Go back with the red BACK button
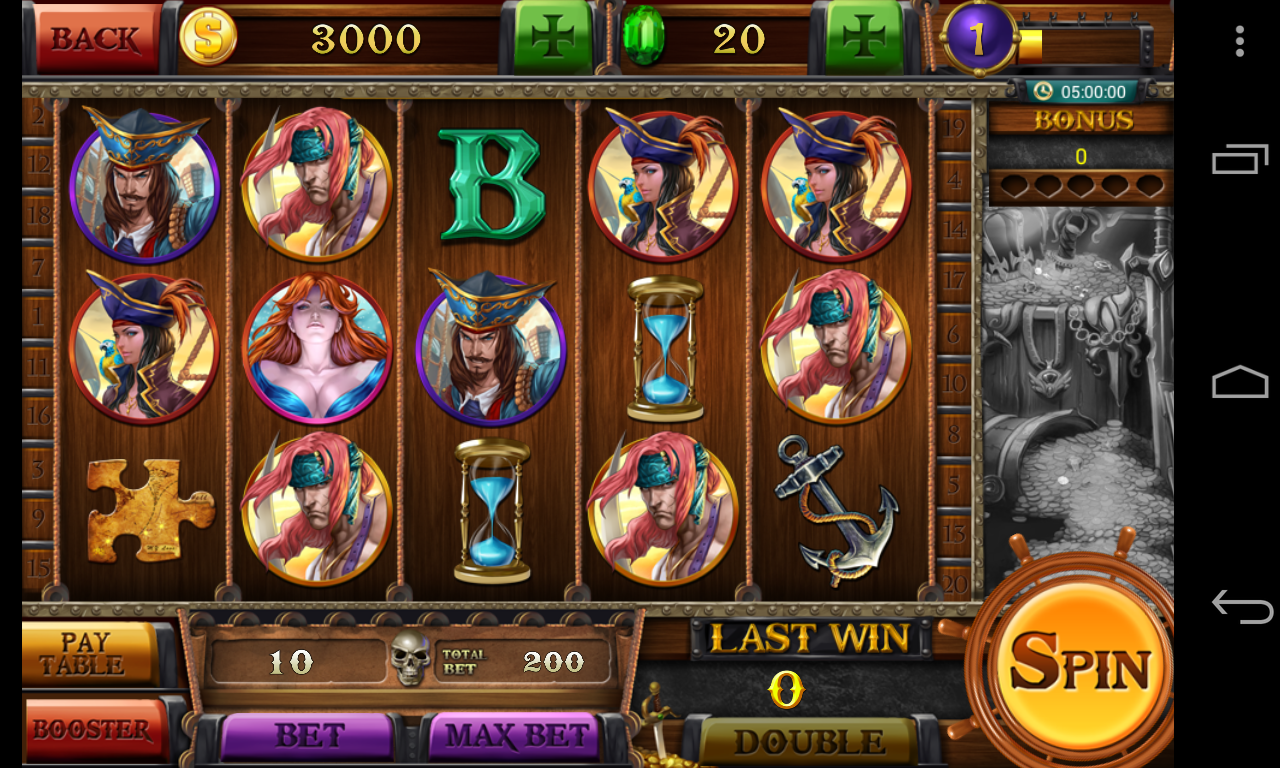1280x768 pixels. click(x=96, y=38)
